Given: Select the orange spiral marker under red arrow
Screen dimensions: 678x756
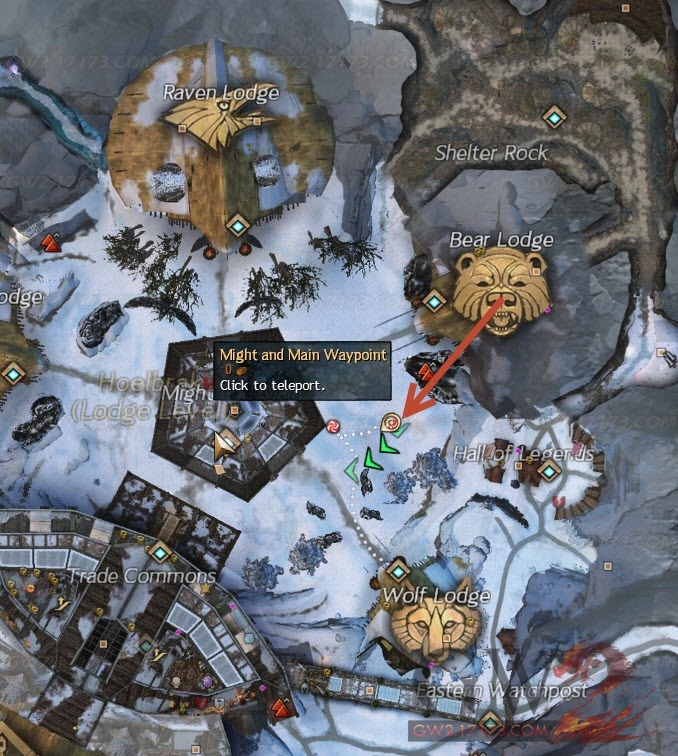Looking at the screenshot, I should pyautogui.click(x=393, y=423).
